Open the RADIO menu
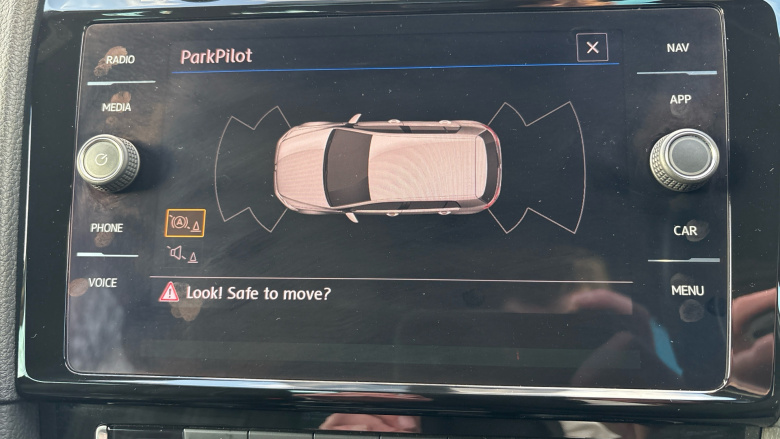 (x=120, y=61)
